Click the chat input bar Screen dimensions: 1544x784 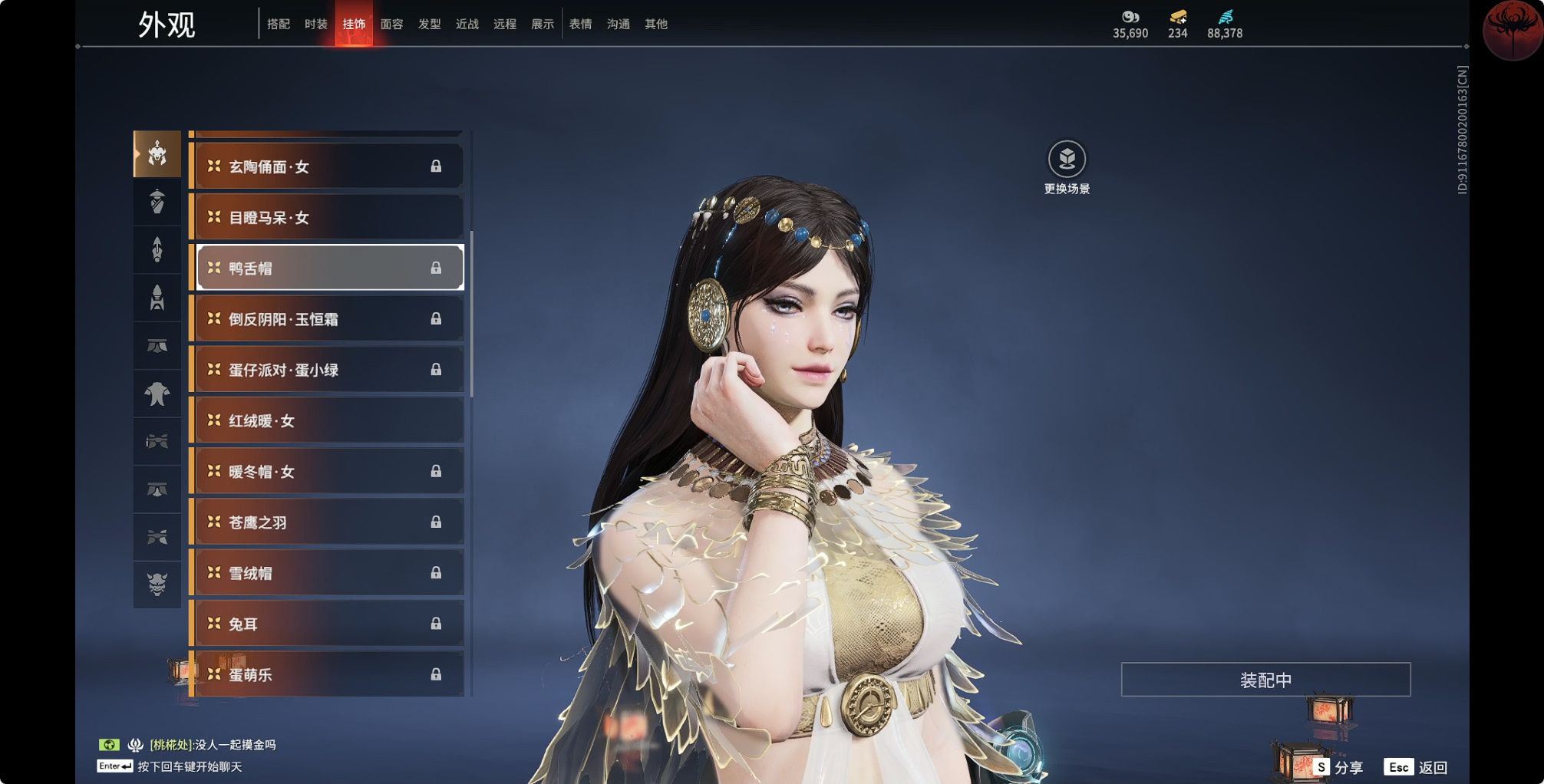coord(189,766)
